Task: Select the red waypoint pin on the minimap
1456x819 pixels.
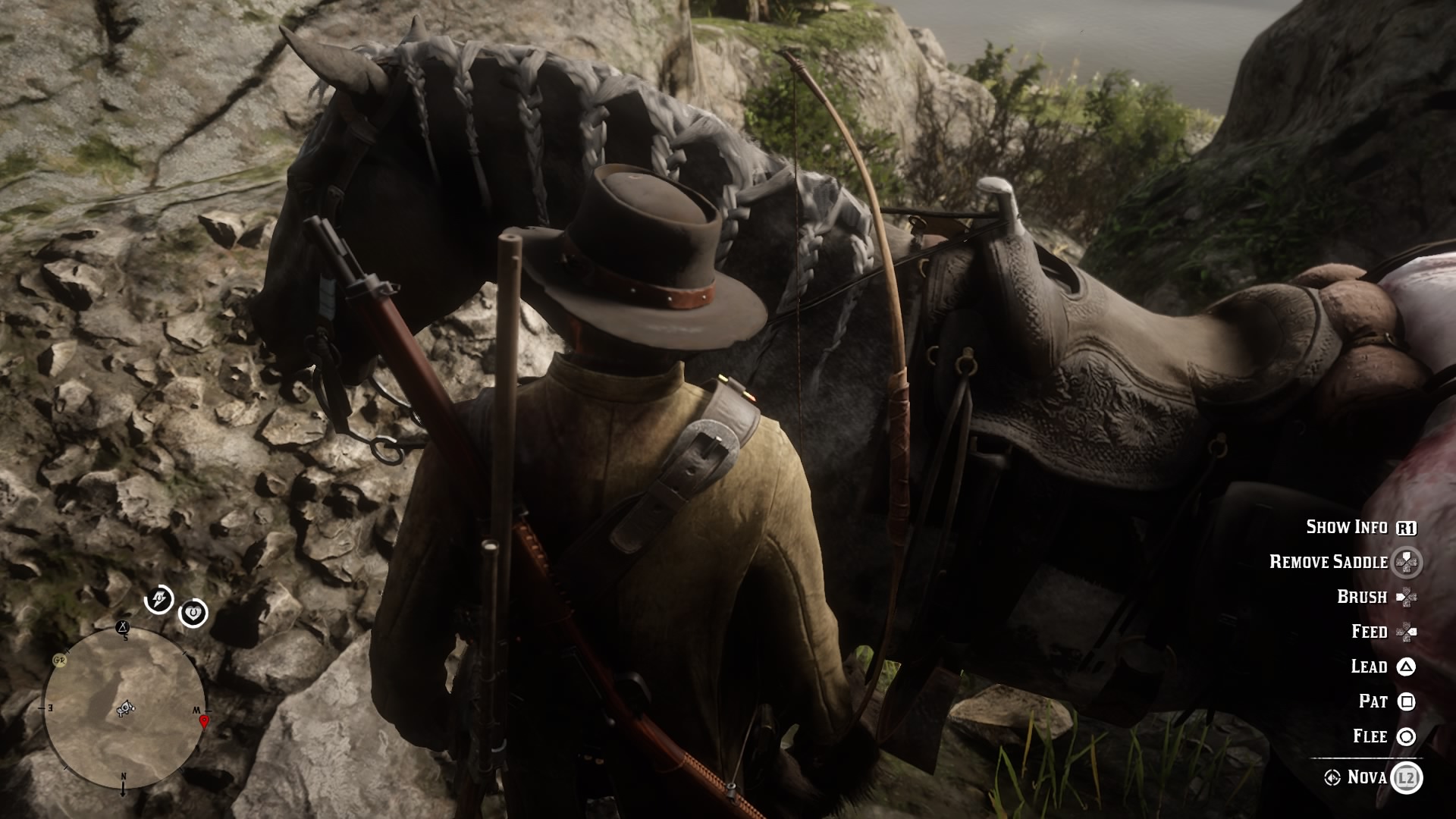Action: (204, 721)
